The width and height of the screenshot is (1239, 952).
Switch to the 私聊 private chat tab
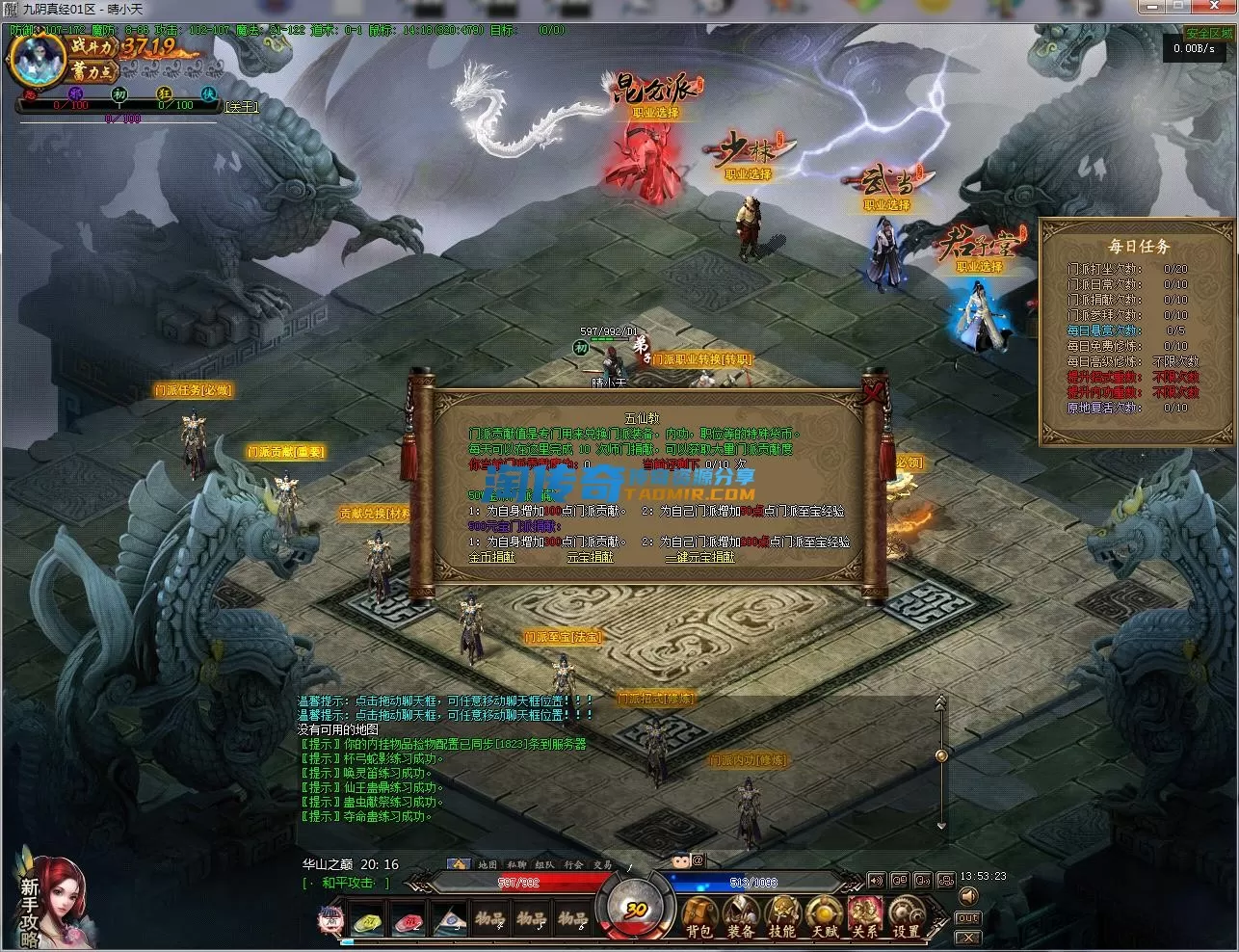tap(516, 864)
